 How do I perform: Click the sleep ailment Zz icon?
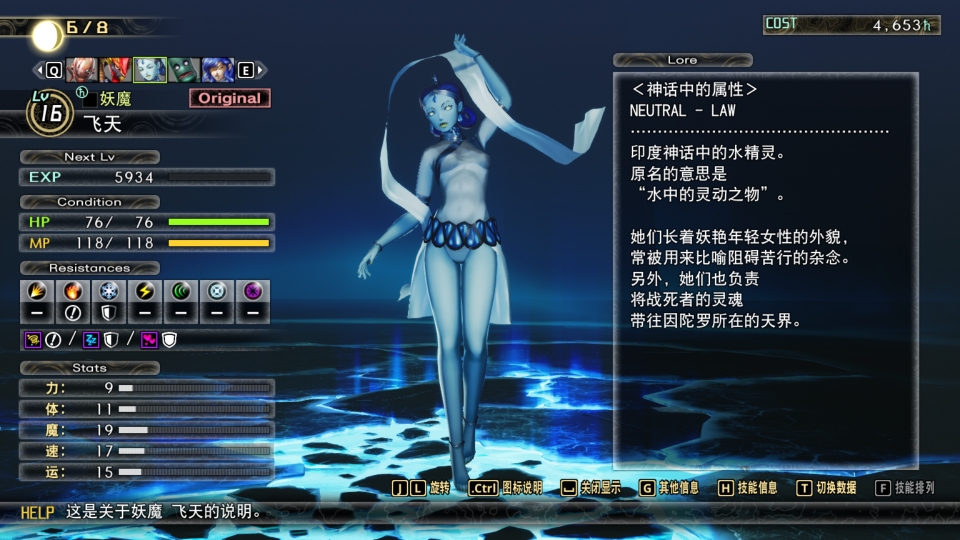91,340
